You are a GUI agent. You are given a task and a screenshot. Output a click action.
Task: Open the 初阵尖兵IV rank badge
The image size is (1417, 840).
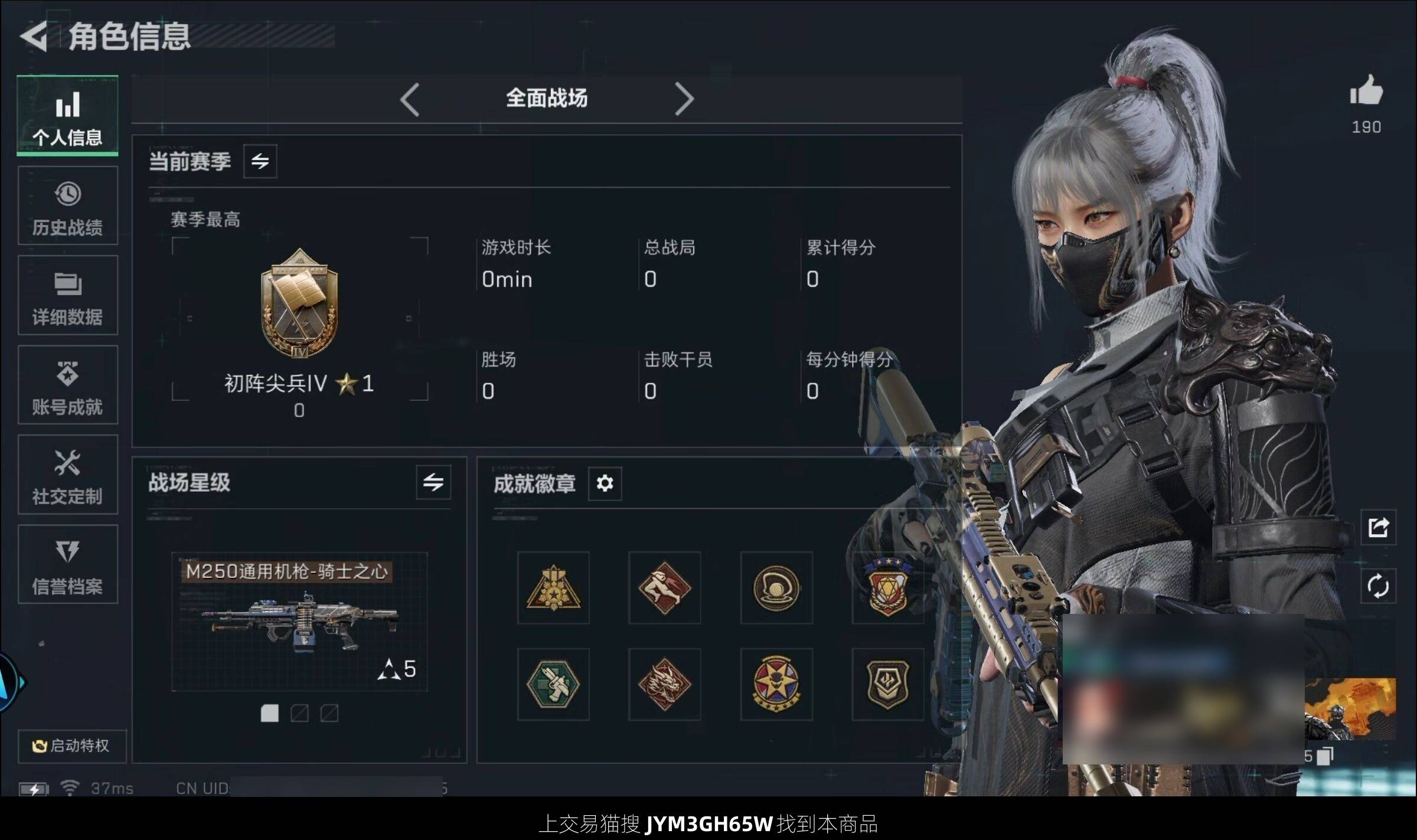[x=299, y=304]
